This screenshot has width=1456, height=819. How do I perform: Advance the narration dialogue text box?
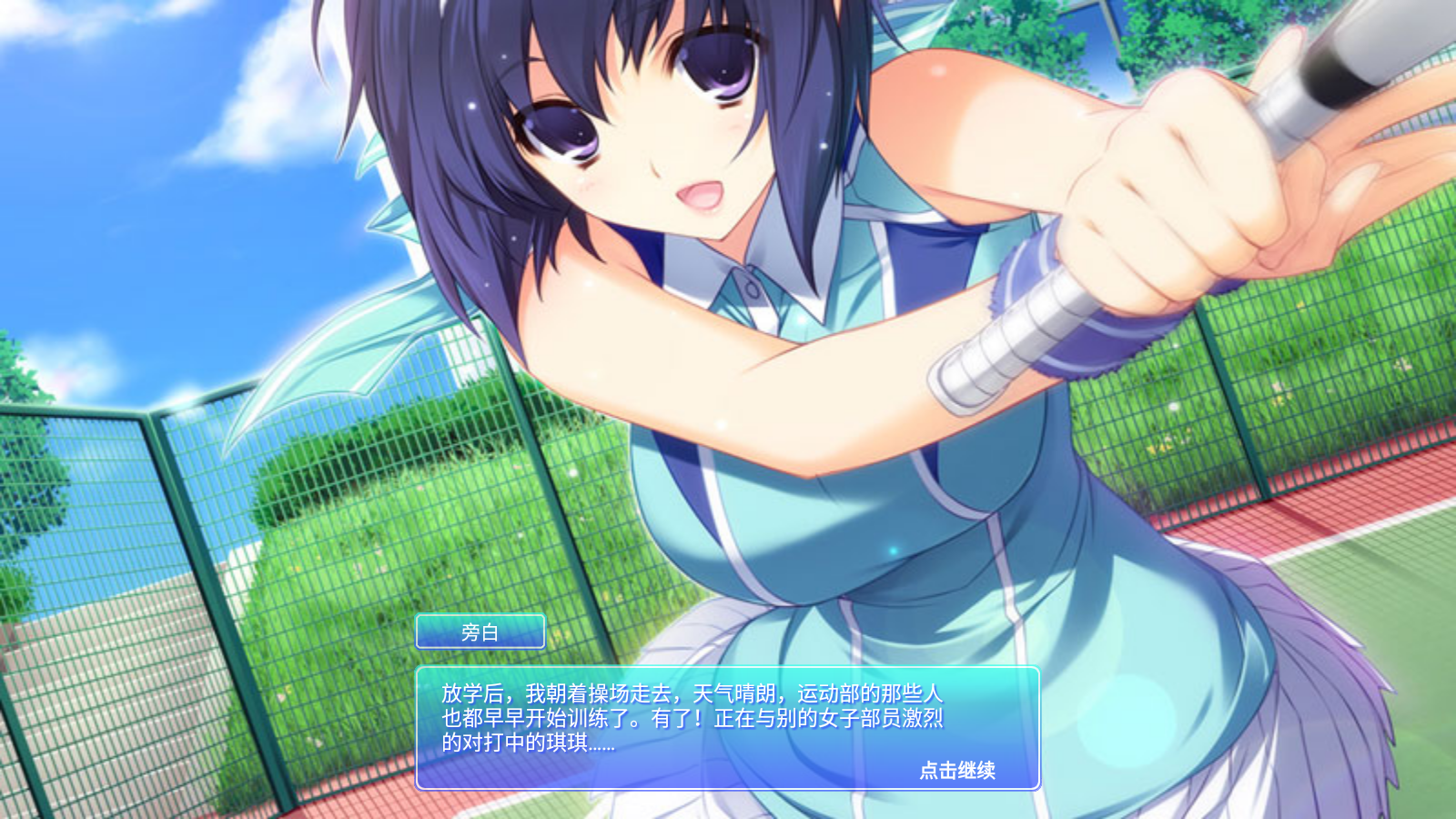(x=692, y=719)
